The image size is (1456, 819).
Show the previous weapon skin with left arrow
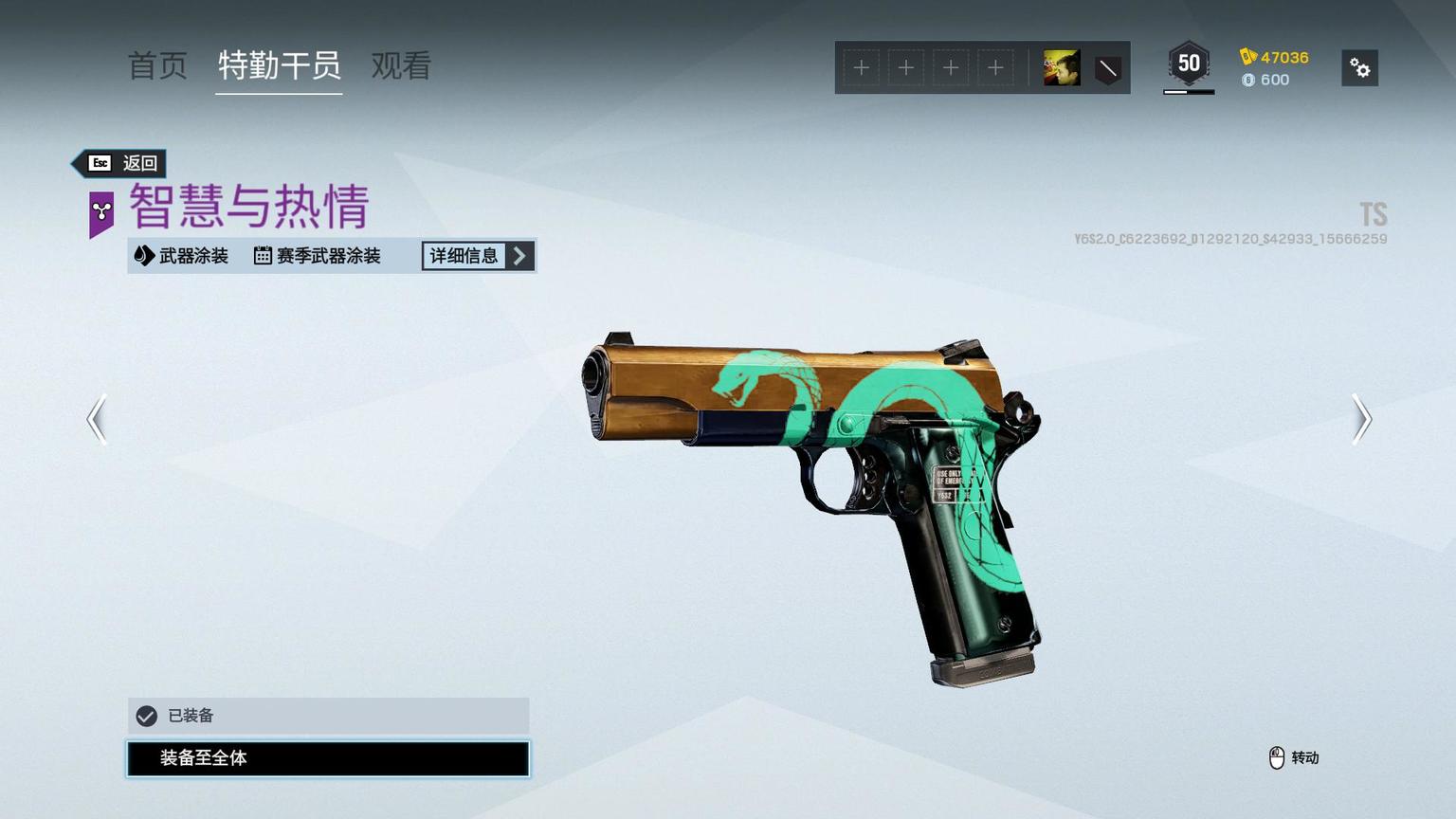point(97,419)
